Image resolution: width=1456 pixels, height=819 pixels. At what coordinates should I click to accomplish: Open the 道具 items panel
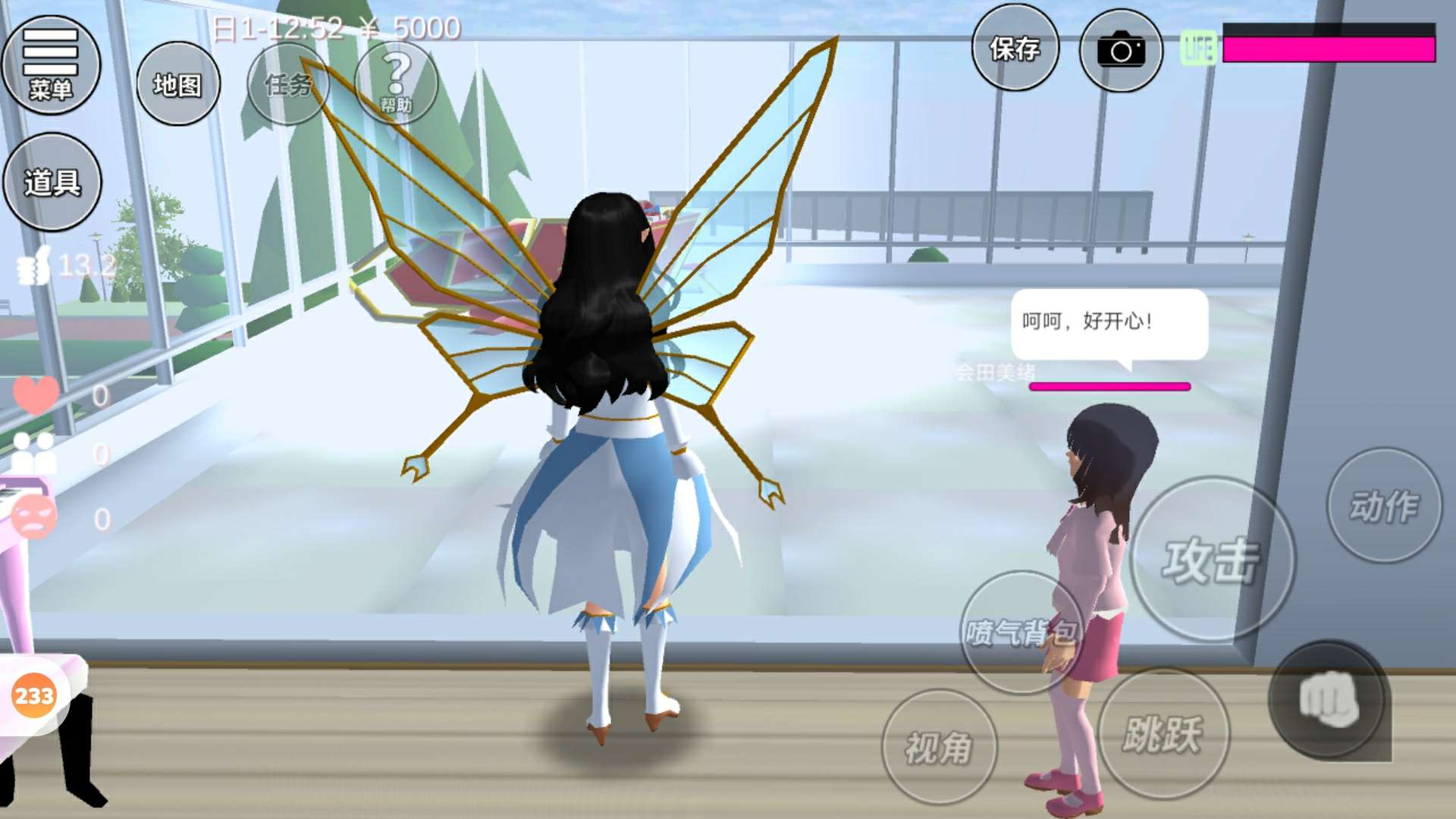coord(52,182)
